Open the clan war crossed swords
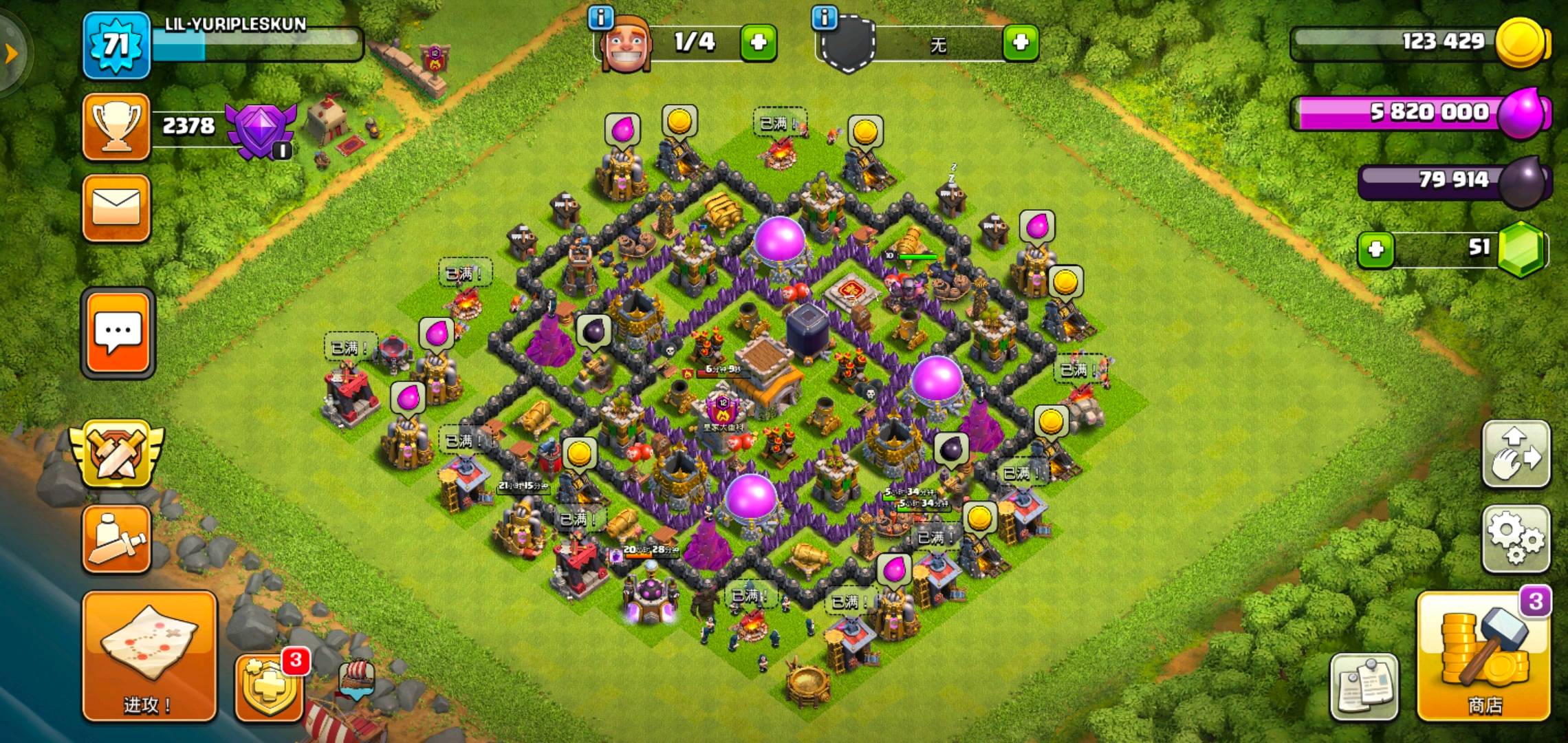This screenshot has height=743, width=1568. click(x=117, y=455)
